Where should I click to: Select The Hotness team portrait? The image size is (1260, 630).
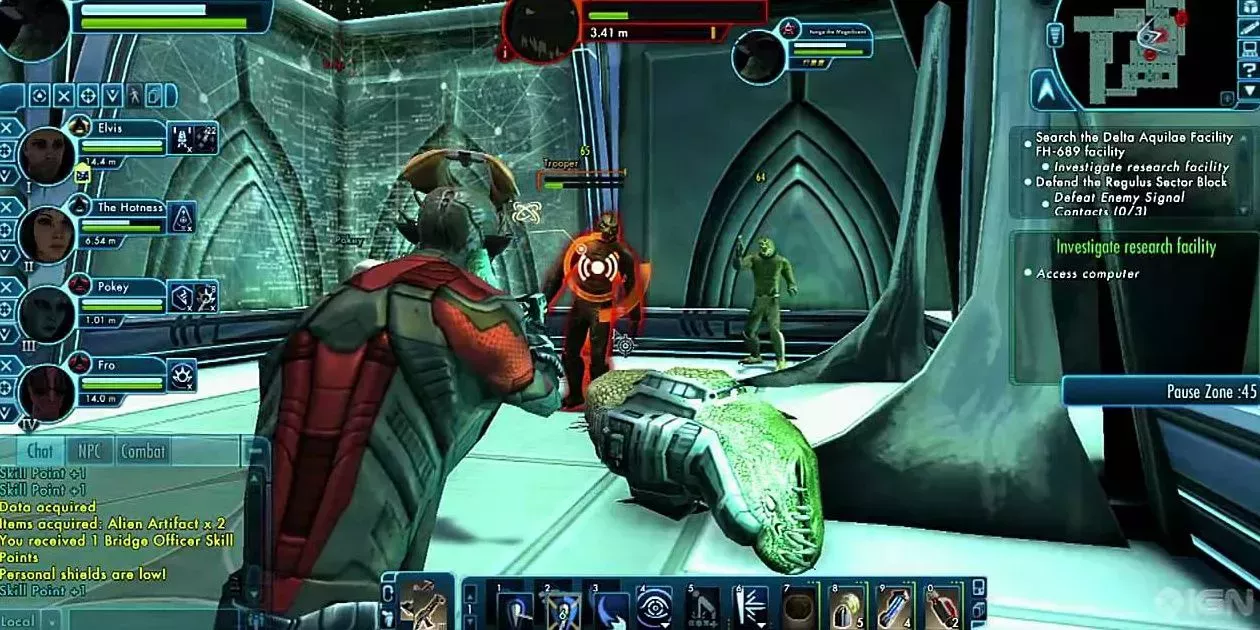[45, 235]
